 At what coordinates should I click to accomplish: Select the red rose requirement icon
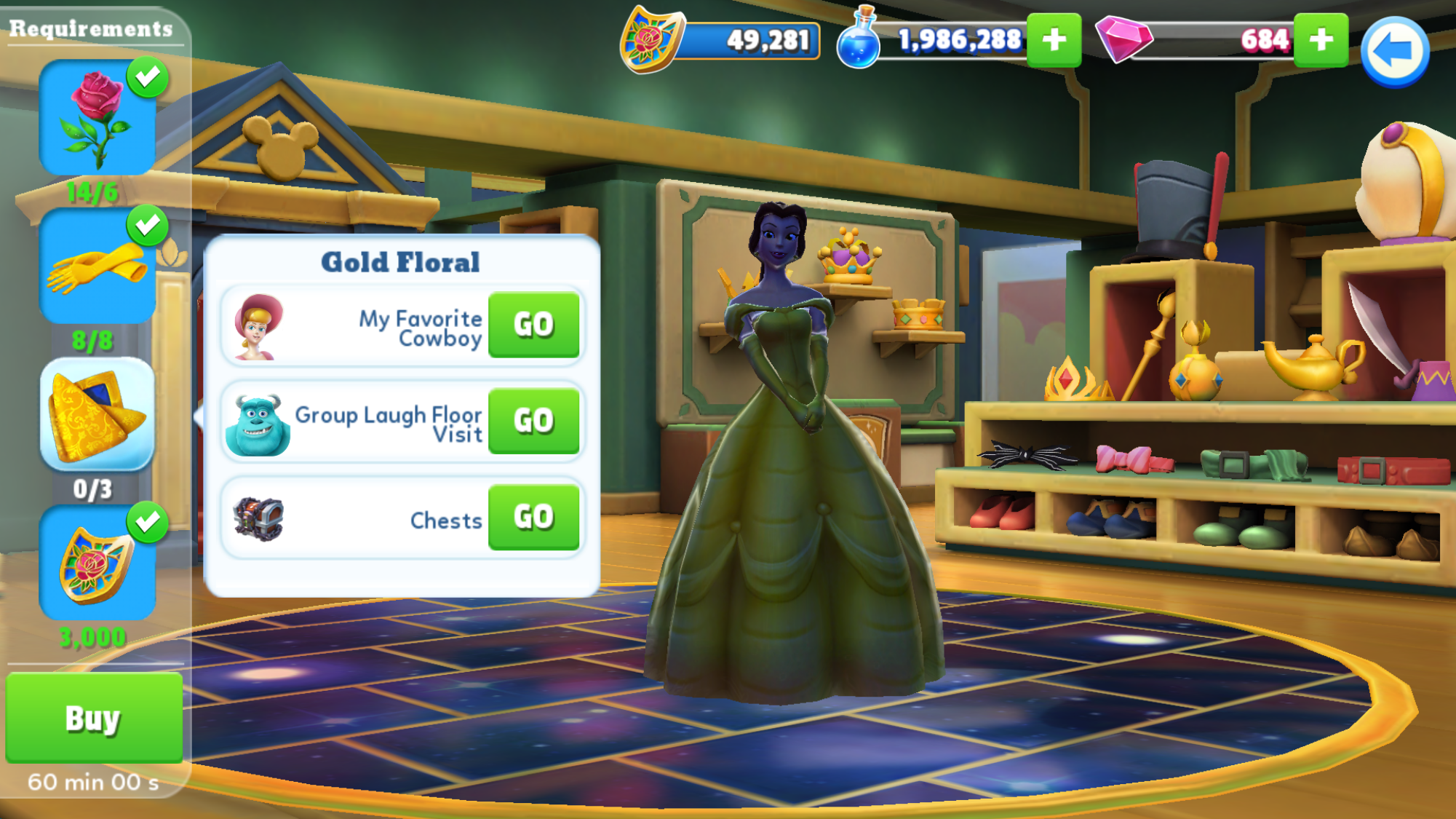pyautogui.click(x=97, y=118)
